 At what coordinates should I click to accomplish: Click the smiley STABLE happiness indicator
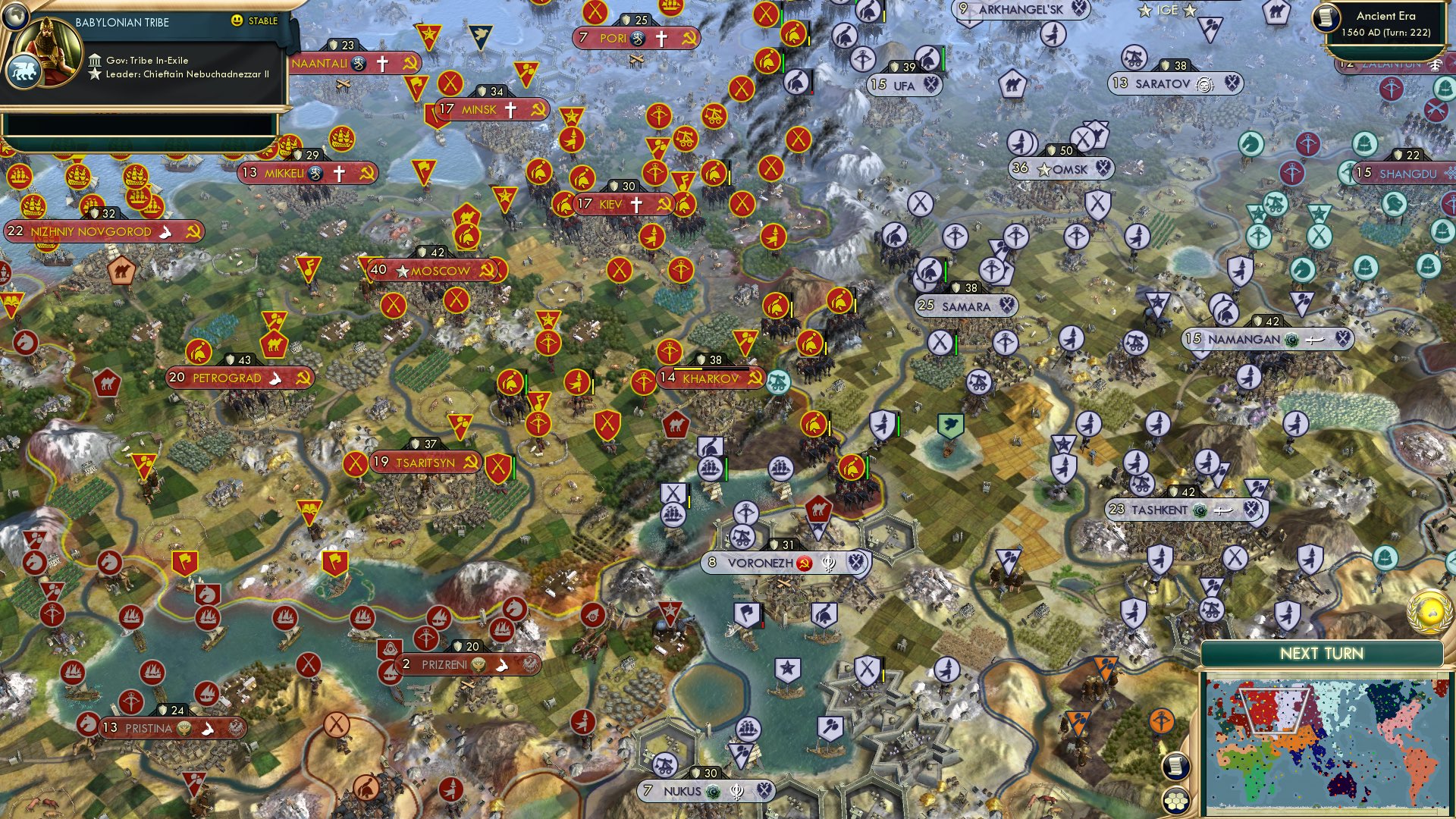(x=237, y=21)
